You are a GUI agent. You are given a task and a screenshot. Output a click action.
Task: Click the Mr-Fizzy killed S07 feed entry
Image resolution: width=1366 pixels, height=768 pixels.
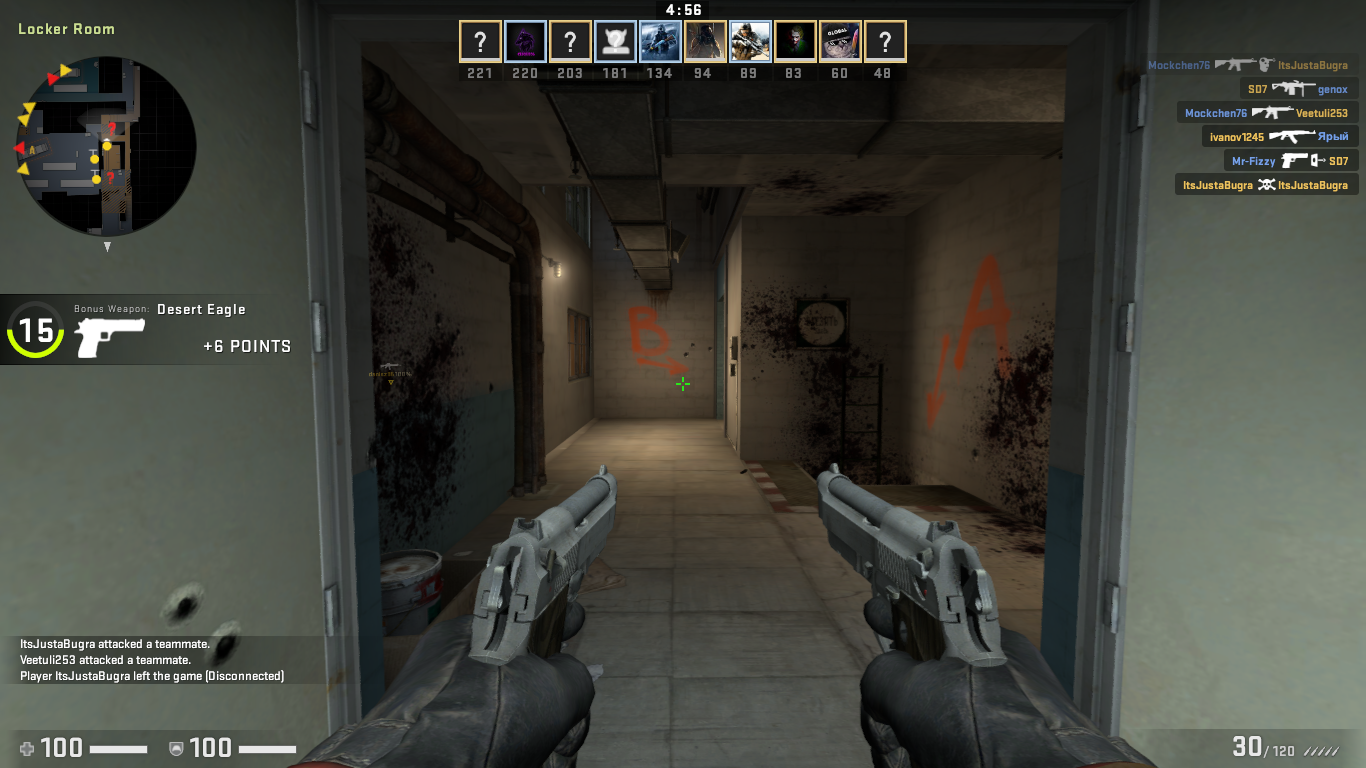point(1290,160)
